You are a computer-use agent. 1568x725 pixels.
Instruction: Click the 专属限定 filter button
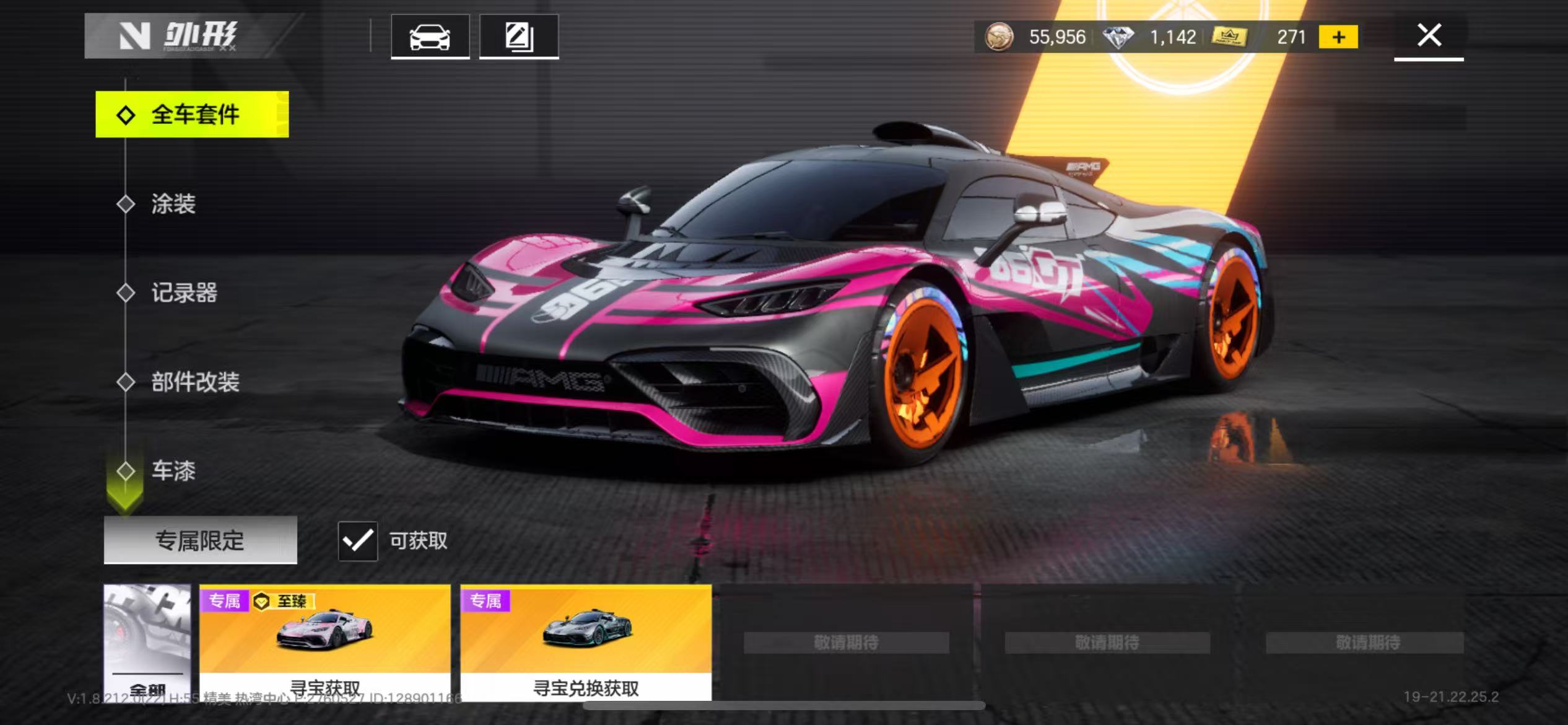pyautogui.click(x=200, y=540)
